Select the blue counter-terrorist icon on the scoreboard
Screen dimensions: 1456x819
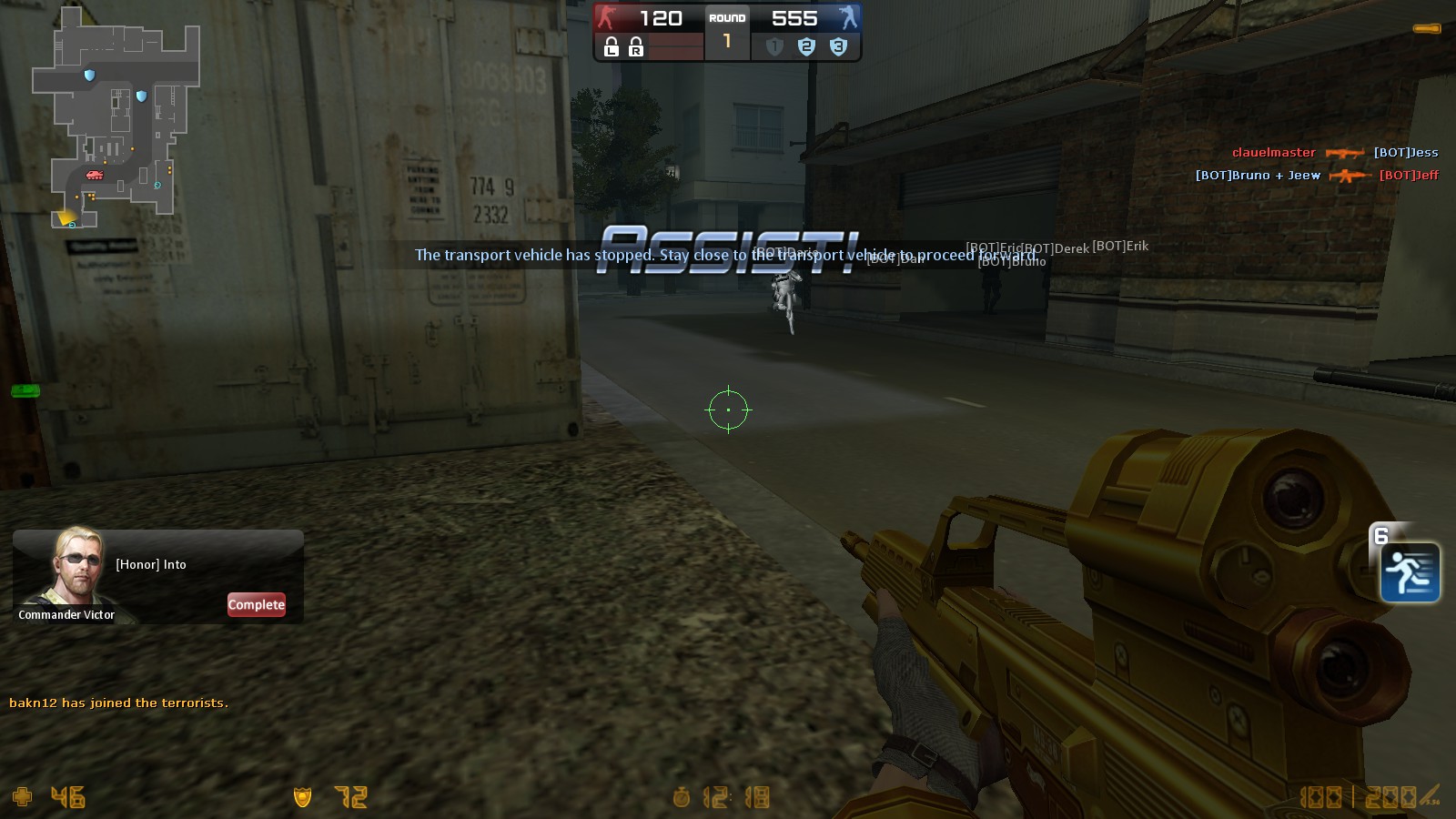click(x=848, y=17)
